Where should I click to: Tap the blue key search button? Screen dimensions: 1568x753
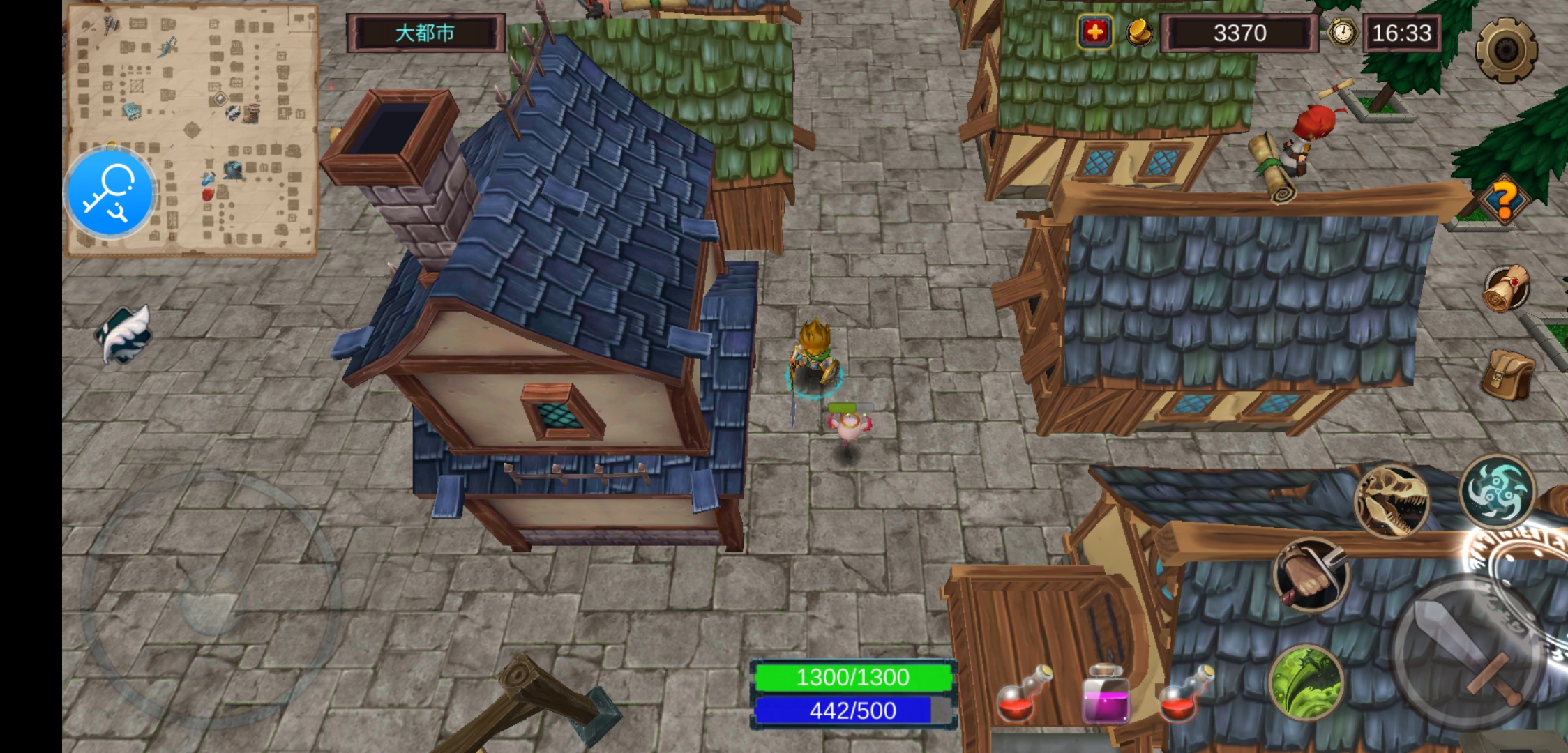point(110,193)
